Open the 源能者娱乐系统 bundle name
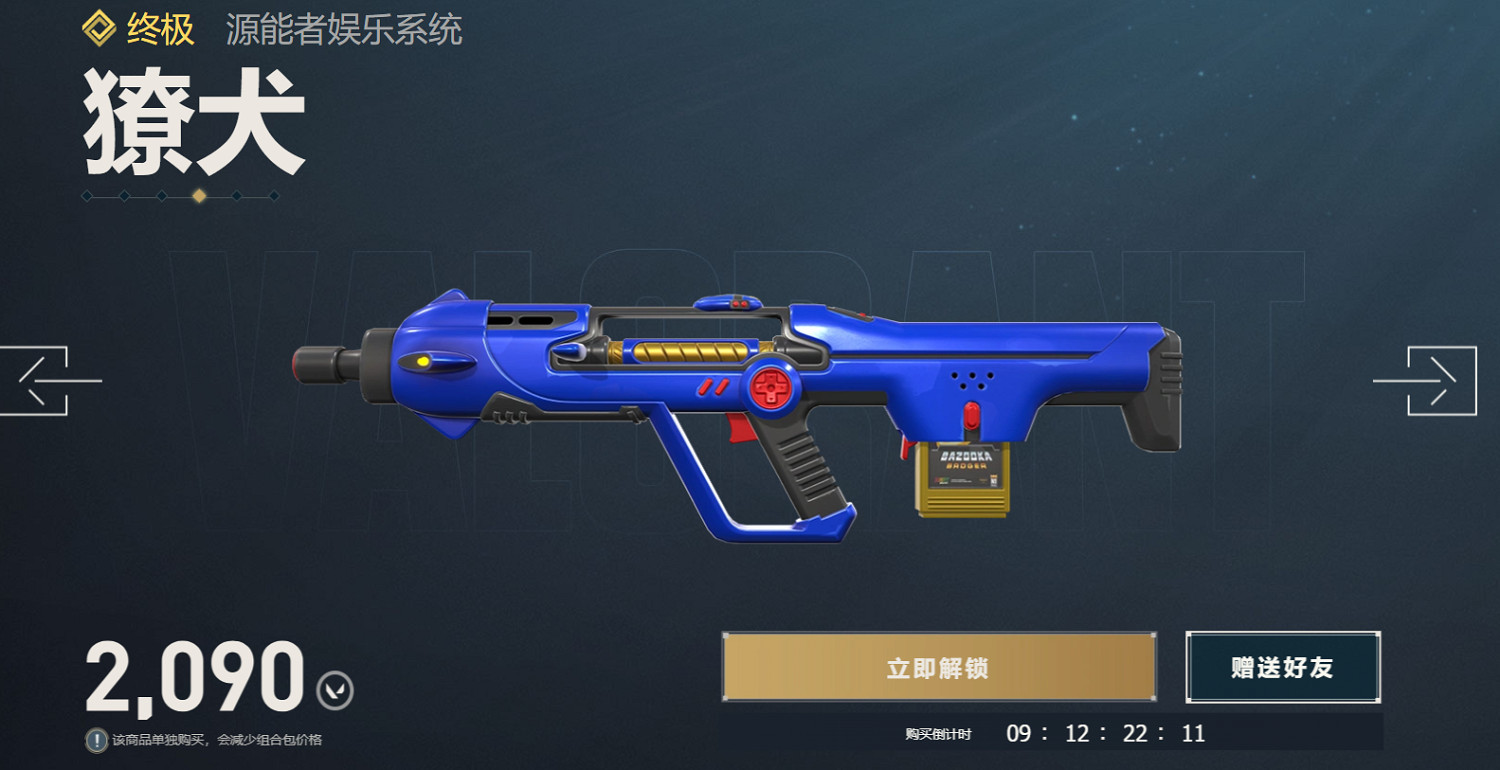The width and height of the screenshot is (1500, 770). point(345,30)
